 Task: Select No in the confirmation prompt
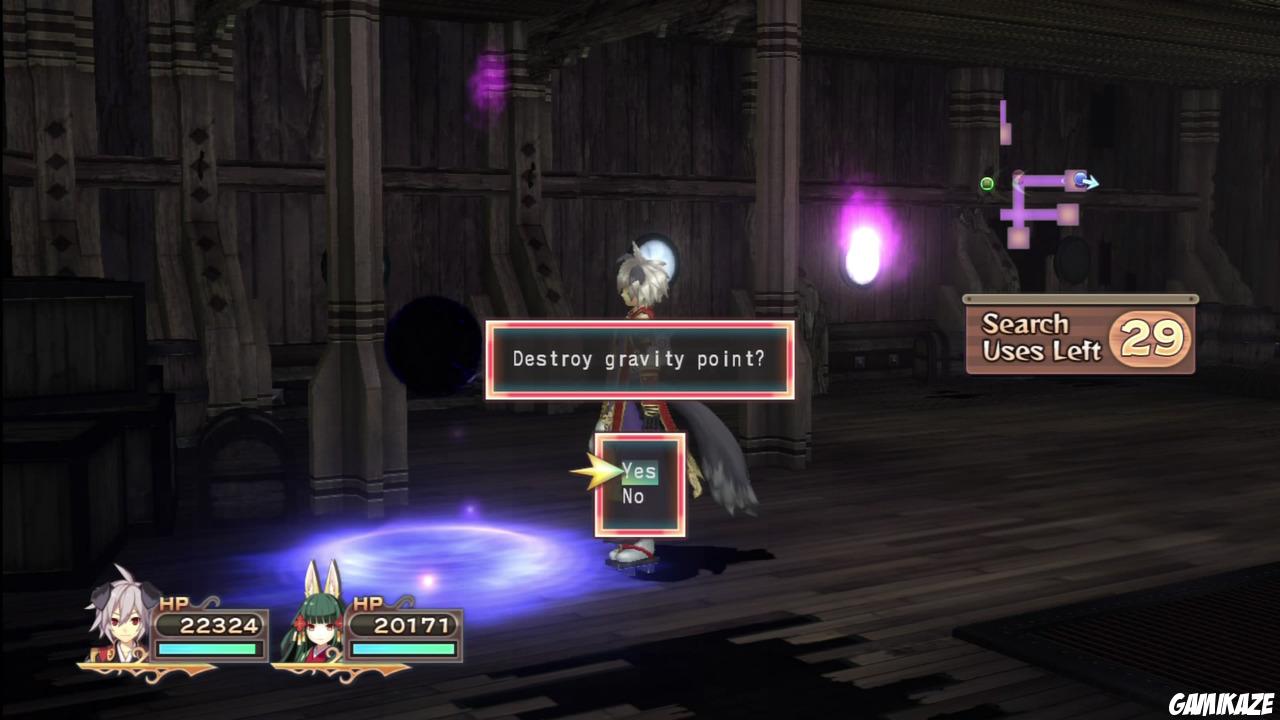pyautogui.click(x=633, y=497)
